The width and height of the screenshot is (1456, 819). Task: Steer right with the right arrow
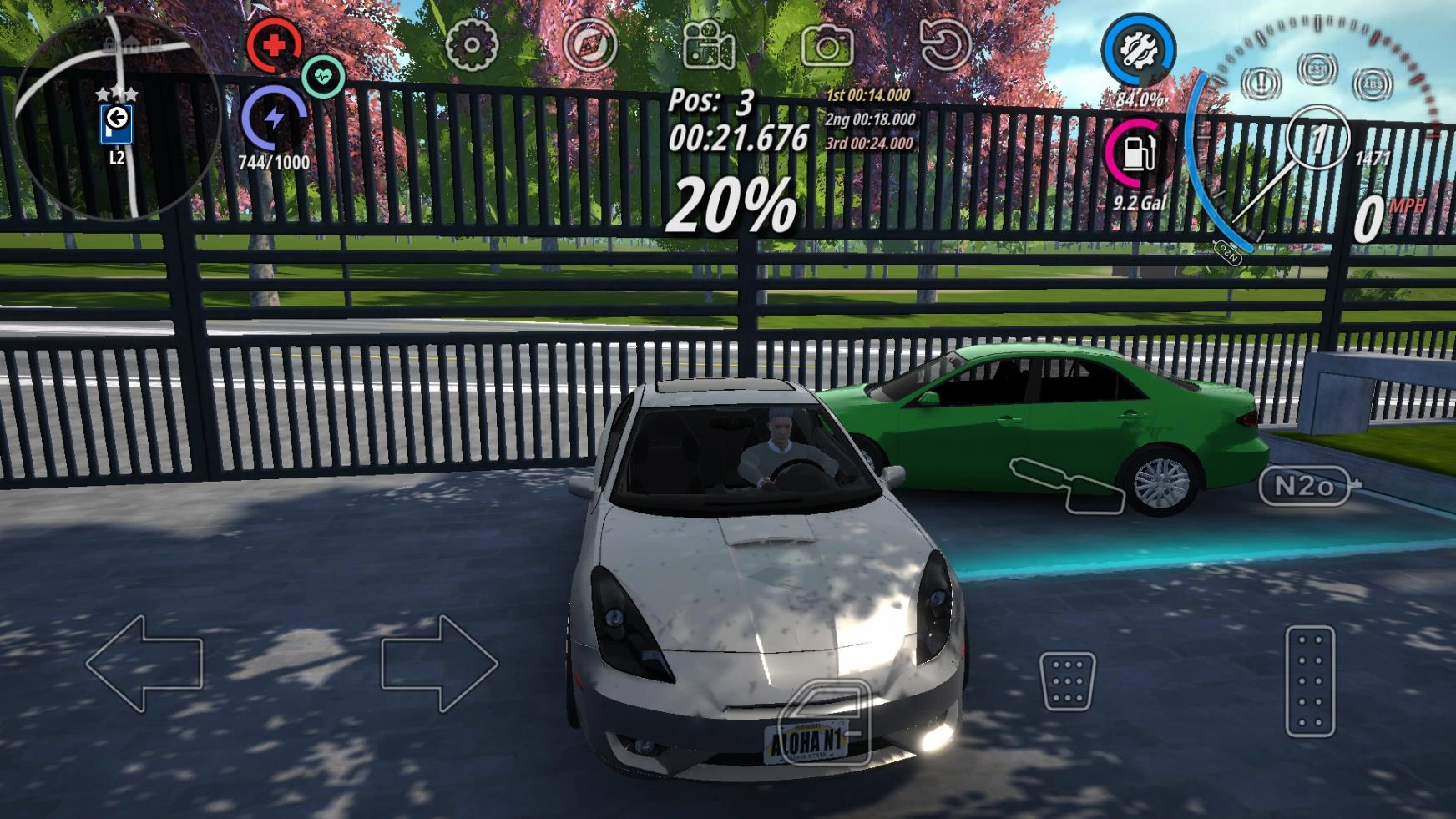pos(439,664)
